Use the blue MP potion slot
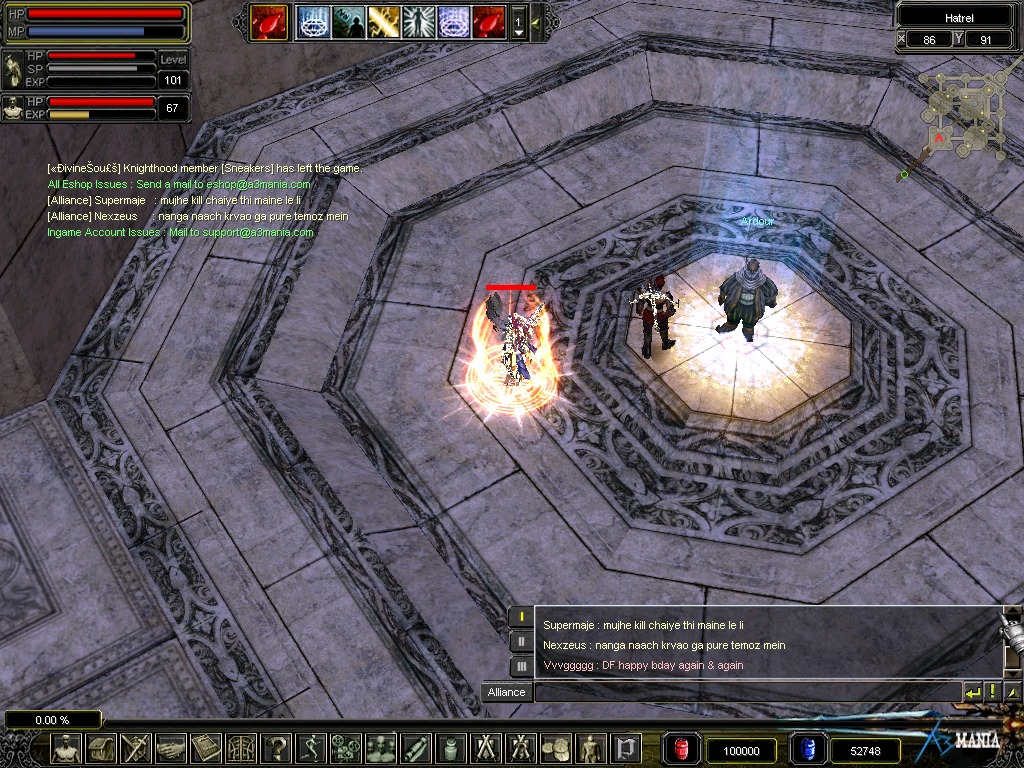 pos(808,750)
